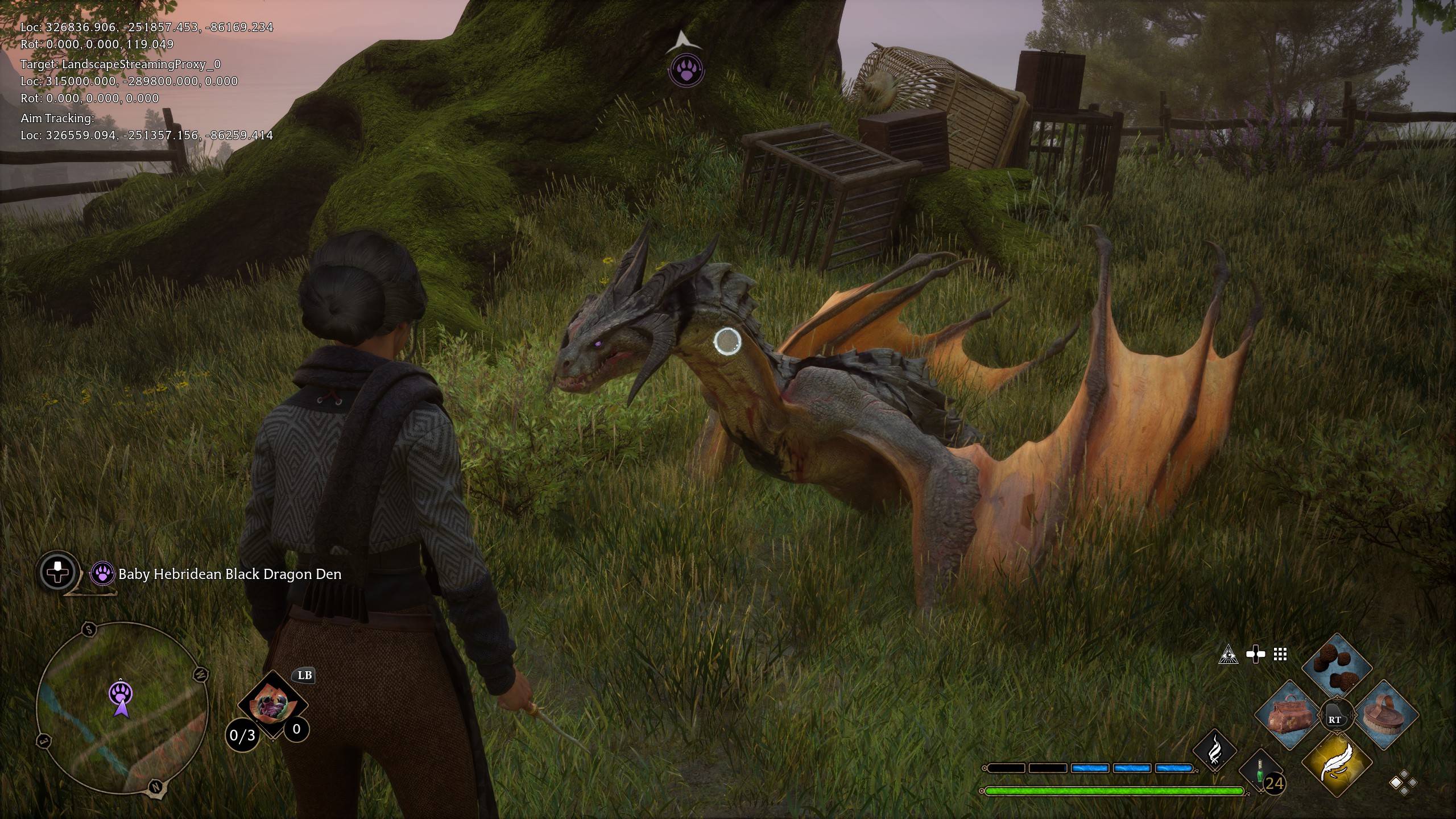The height and width of the screenshot is (819, 1456).
Task: Activate the white flame ancient magic icon
Action: tap(1214, 750)
